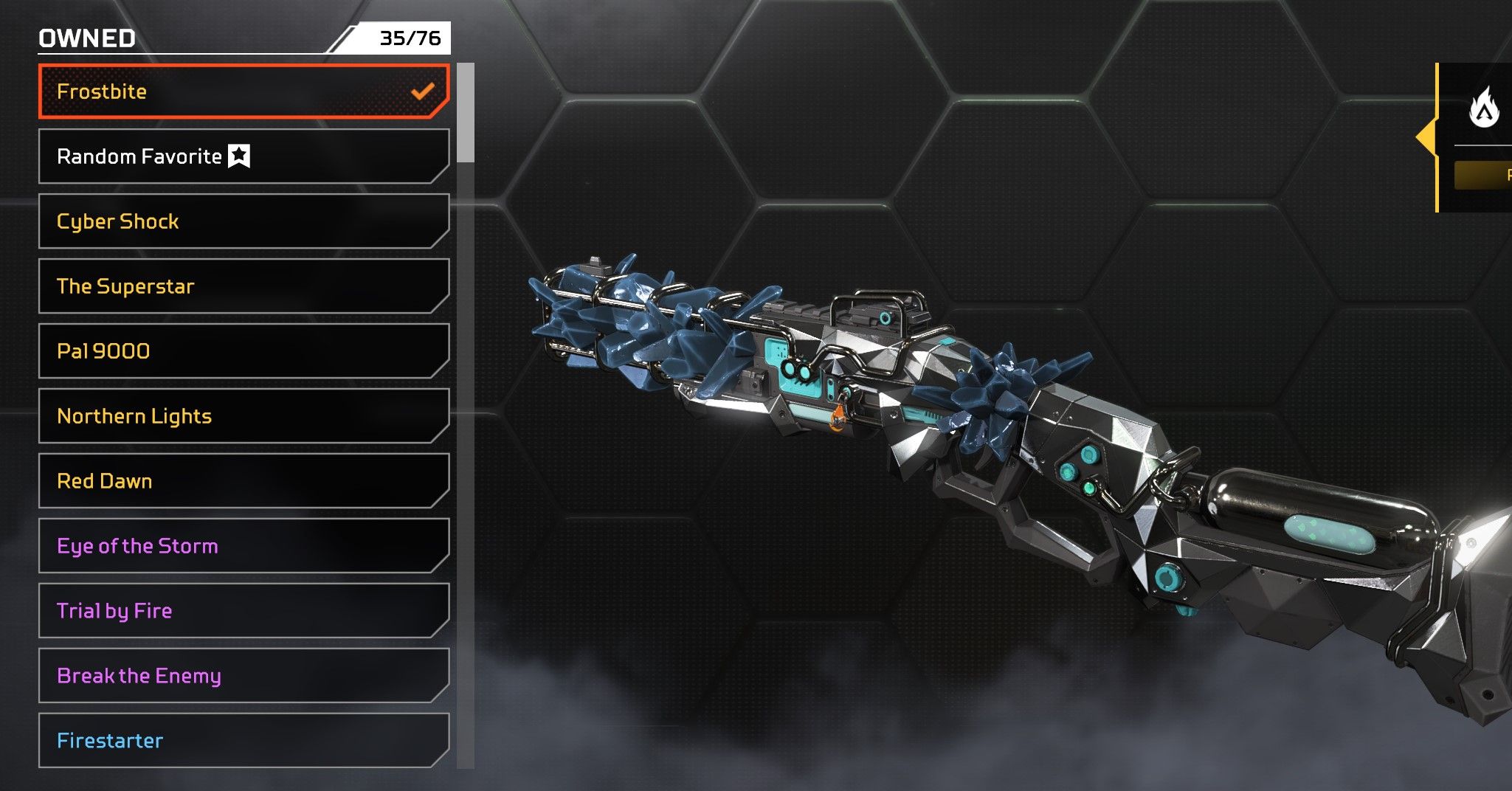Select the Trial by Fire skin
The image size is (1512, 791).
(244, 611)
